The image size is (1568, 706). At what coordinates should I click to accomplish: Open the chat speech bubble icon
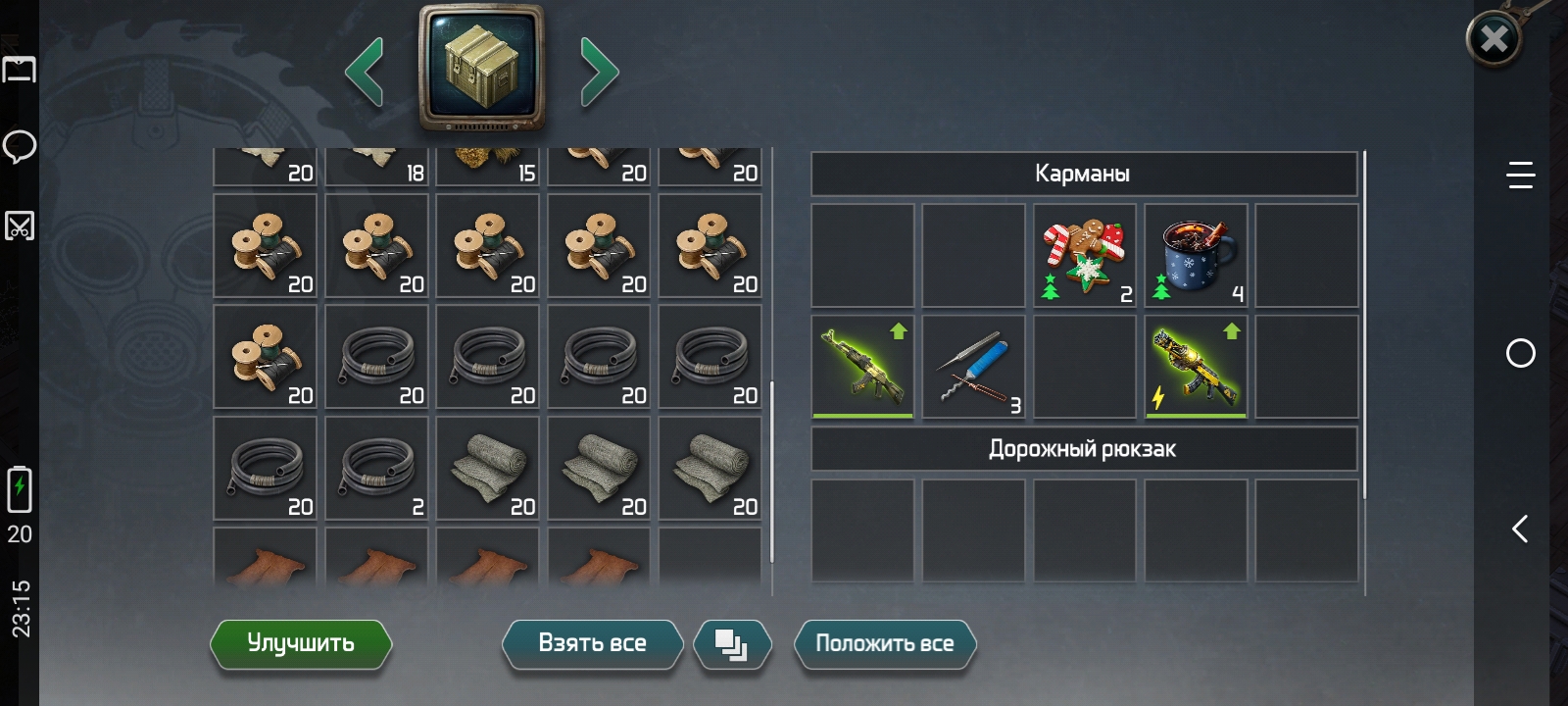[x=20, y=147]
